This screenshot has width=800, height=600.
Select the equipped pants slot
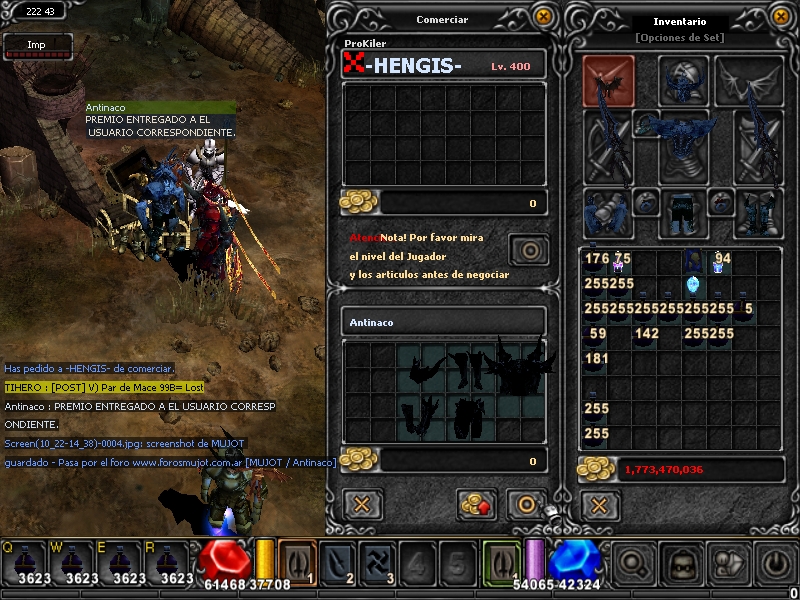coord(683,212)
